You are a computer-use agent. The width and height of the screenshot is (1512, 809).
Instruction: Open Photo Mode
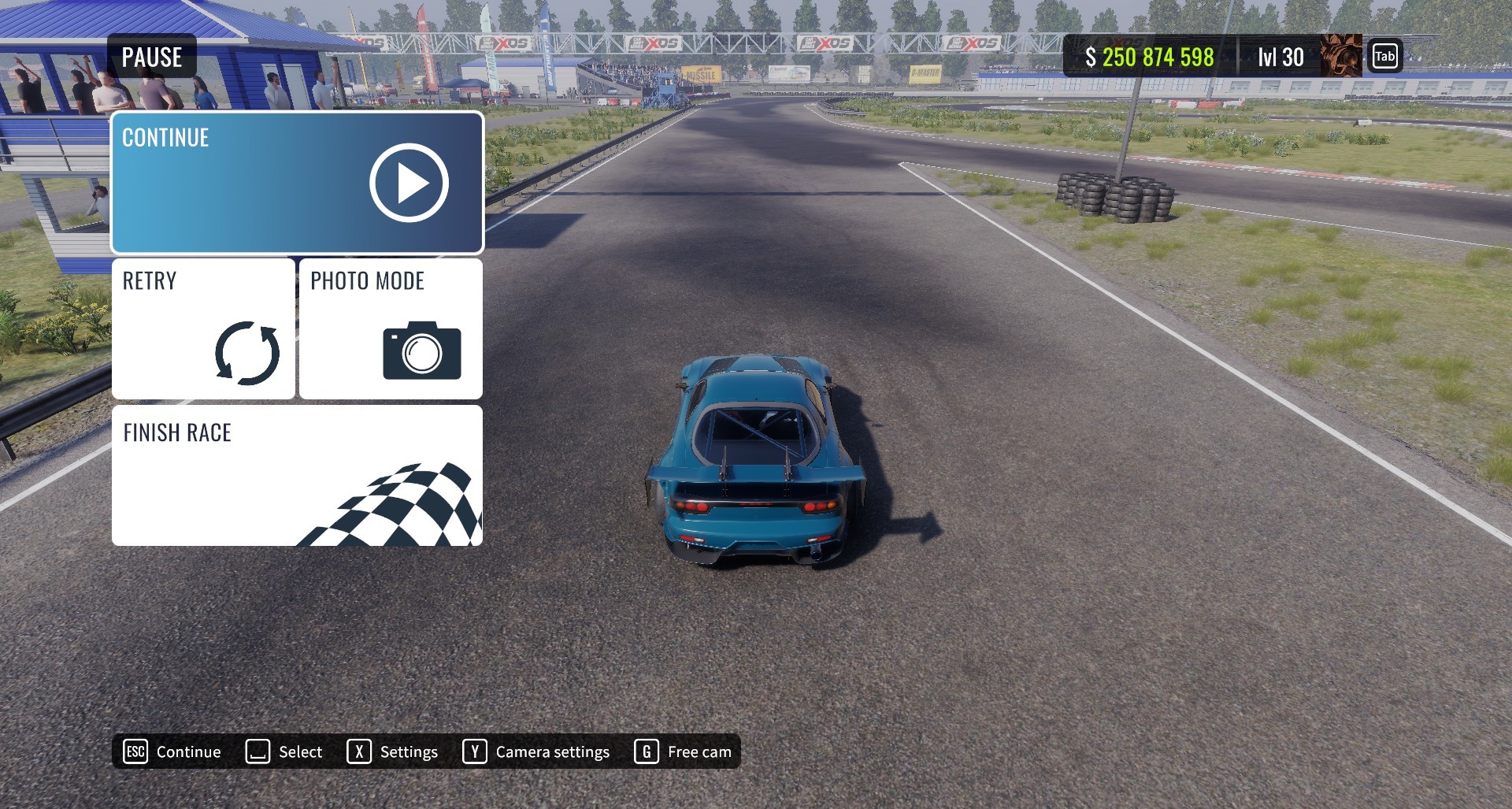click(x=391, y=328)
